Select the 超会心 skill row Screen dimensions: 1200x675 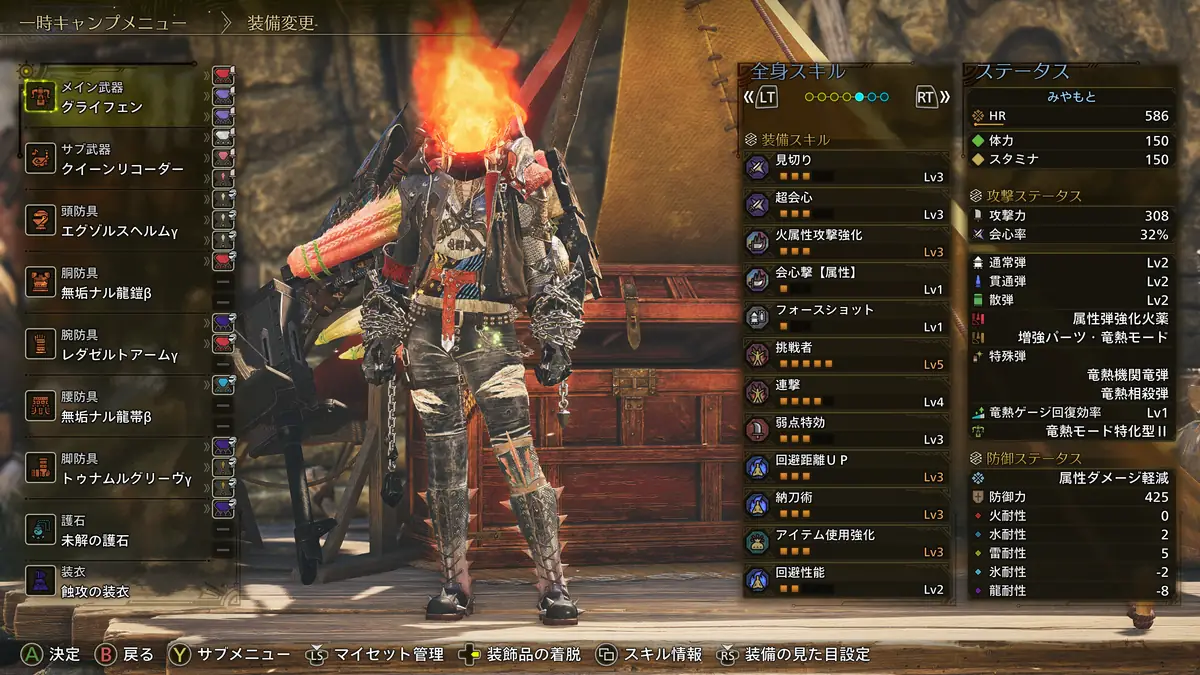point(845,205)
